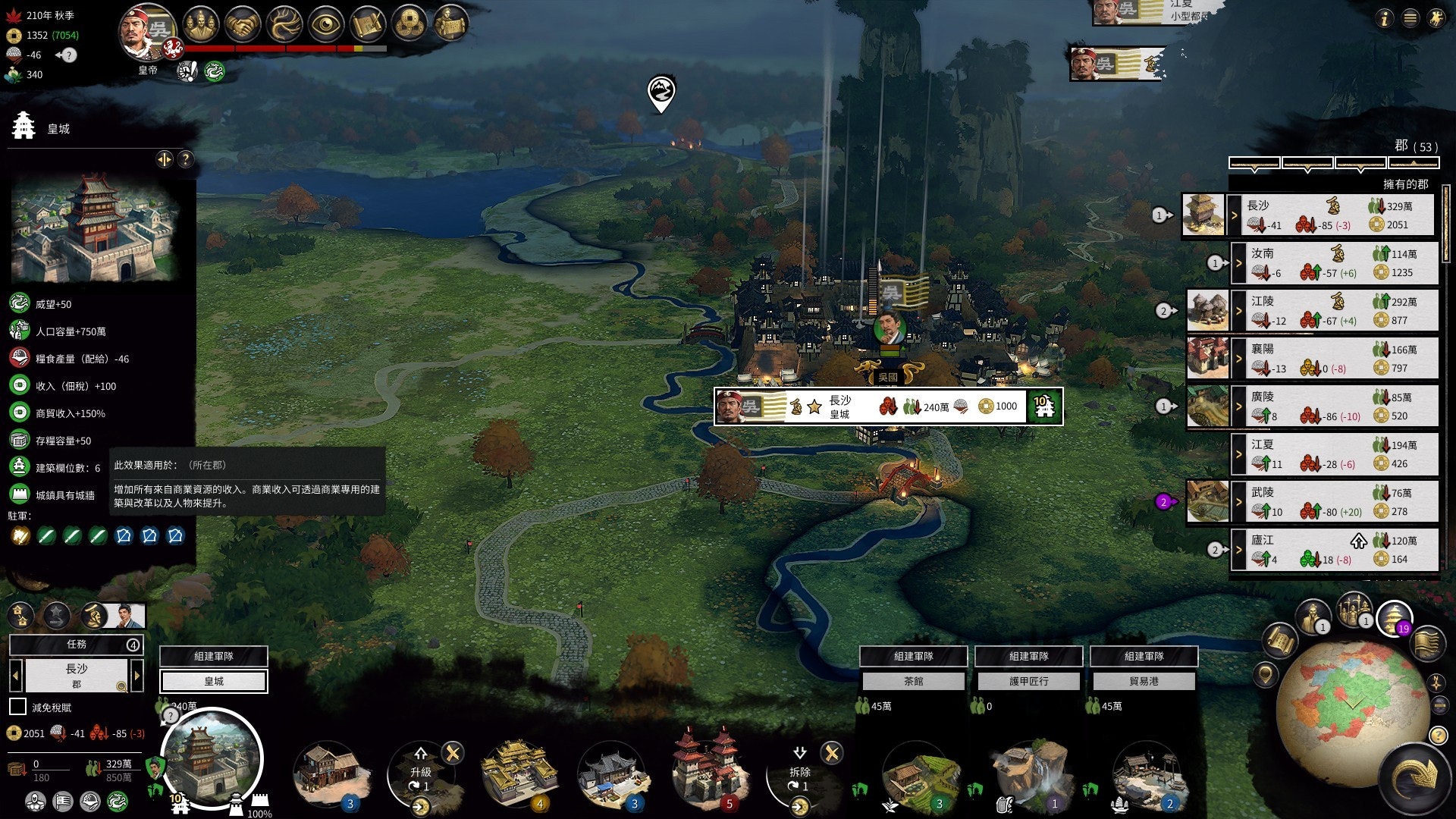The image size is (1456, 819).
Task: Choose the 貿易港 trade port slot
Action: click(x=1144, y=681)
